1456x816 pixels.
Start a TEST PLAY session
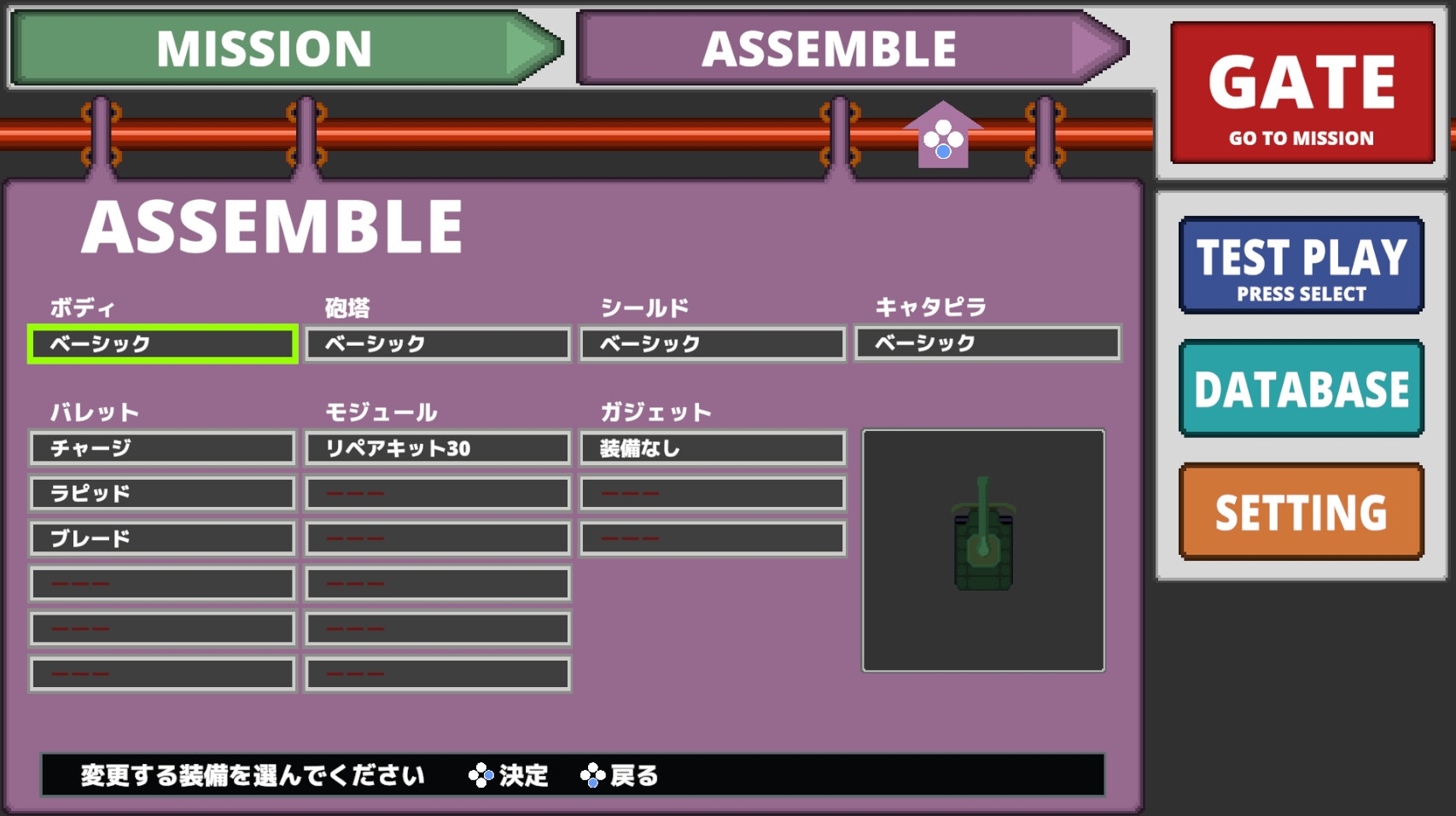pos(1301,265)
